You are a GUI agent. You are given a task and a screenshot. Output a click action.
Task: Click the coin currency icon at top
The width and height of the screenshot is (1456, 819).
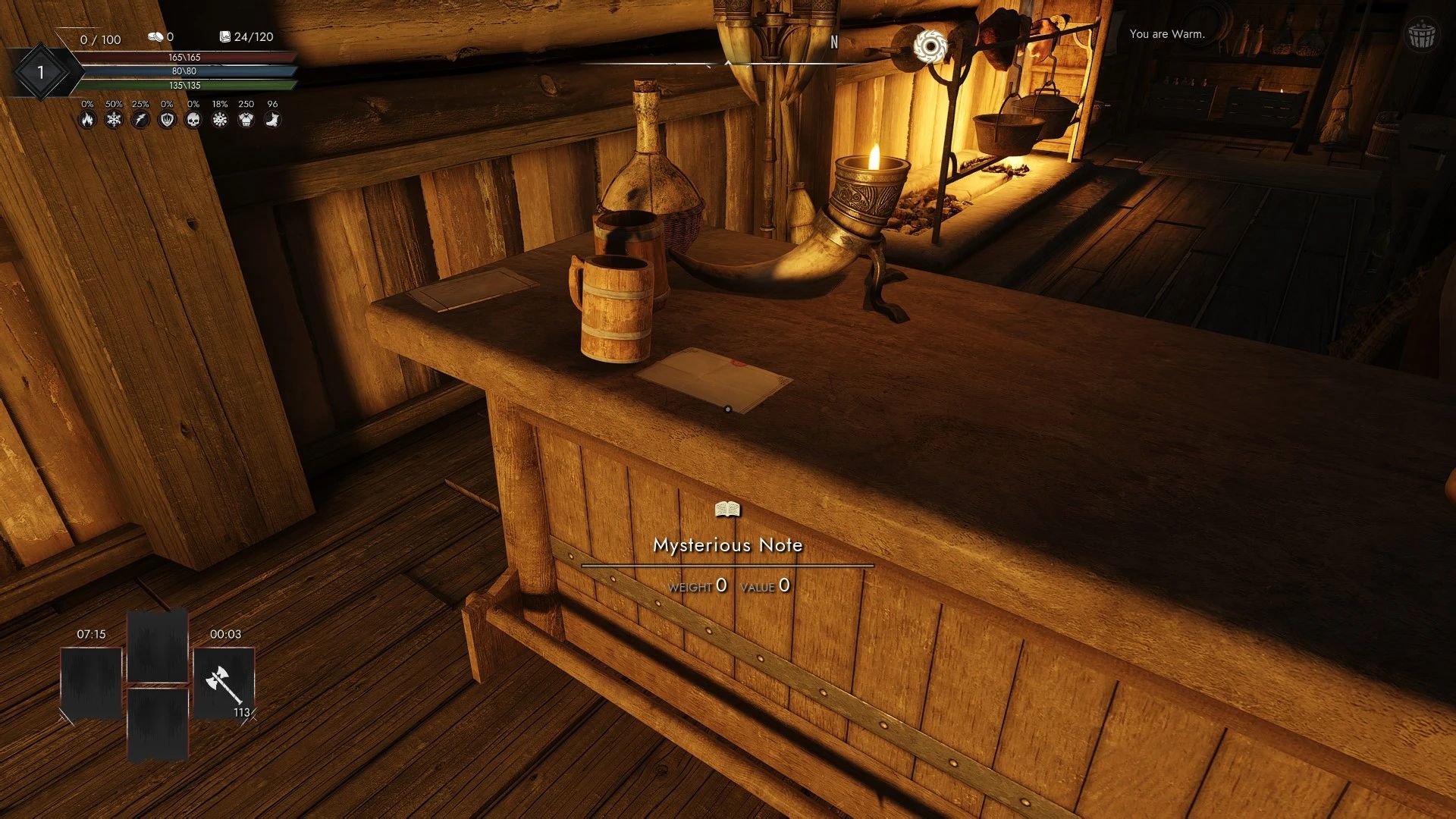tap(155, 37)
